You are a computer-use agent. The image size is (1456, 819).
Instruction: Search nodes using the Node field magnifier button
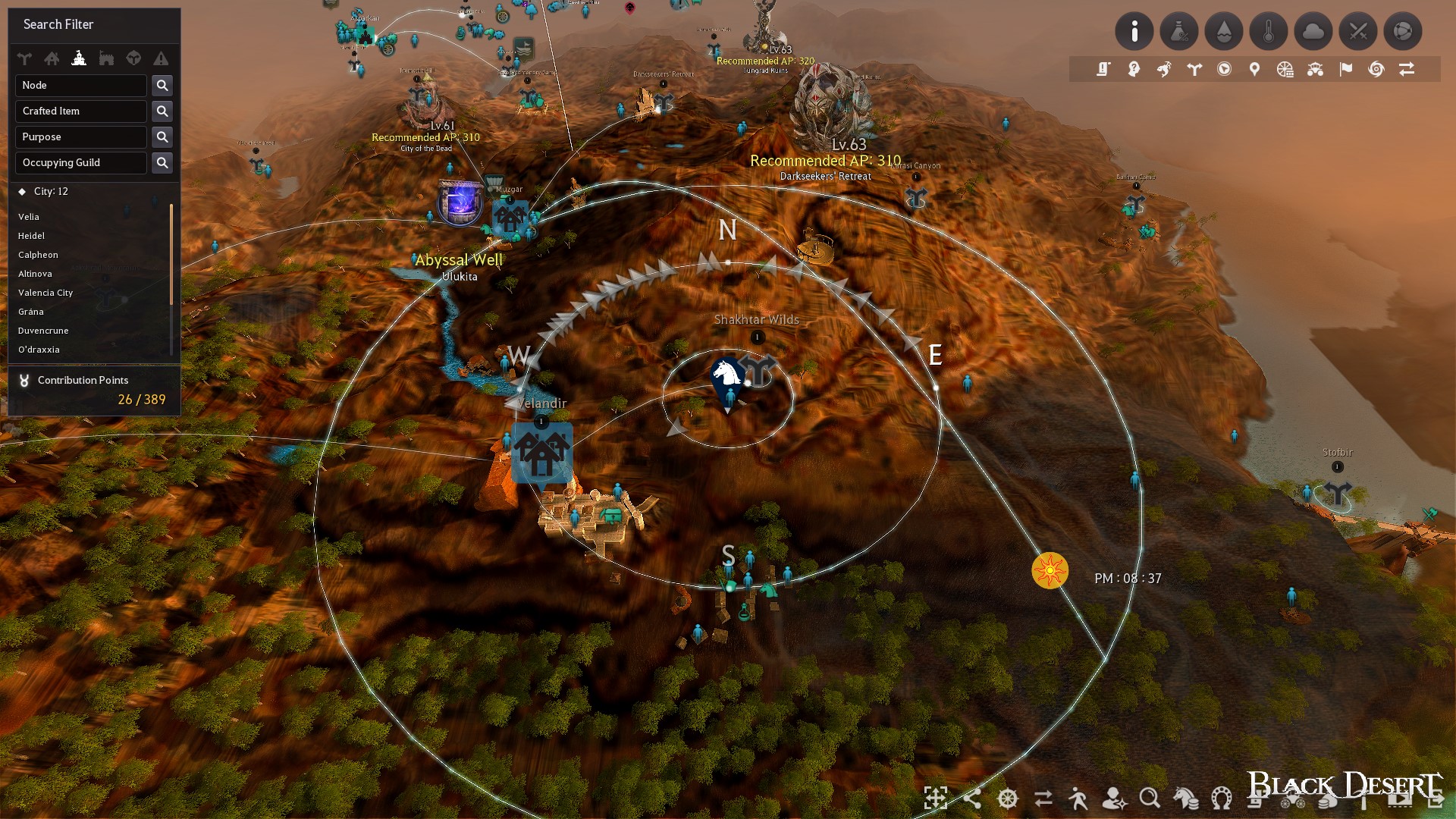[162, 85]
